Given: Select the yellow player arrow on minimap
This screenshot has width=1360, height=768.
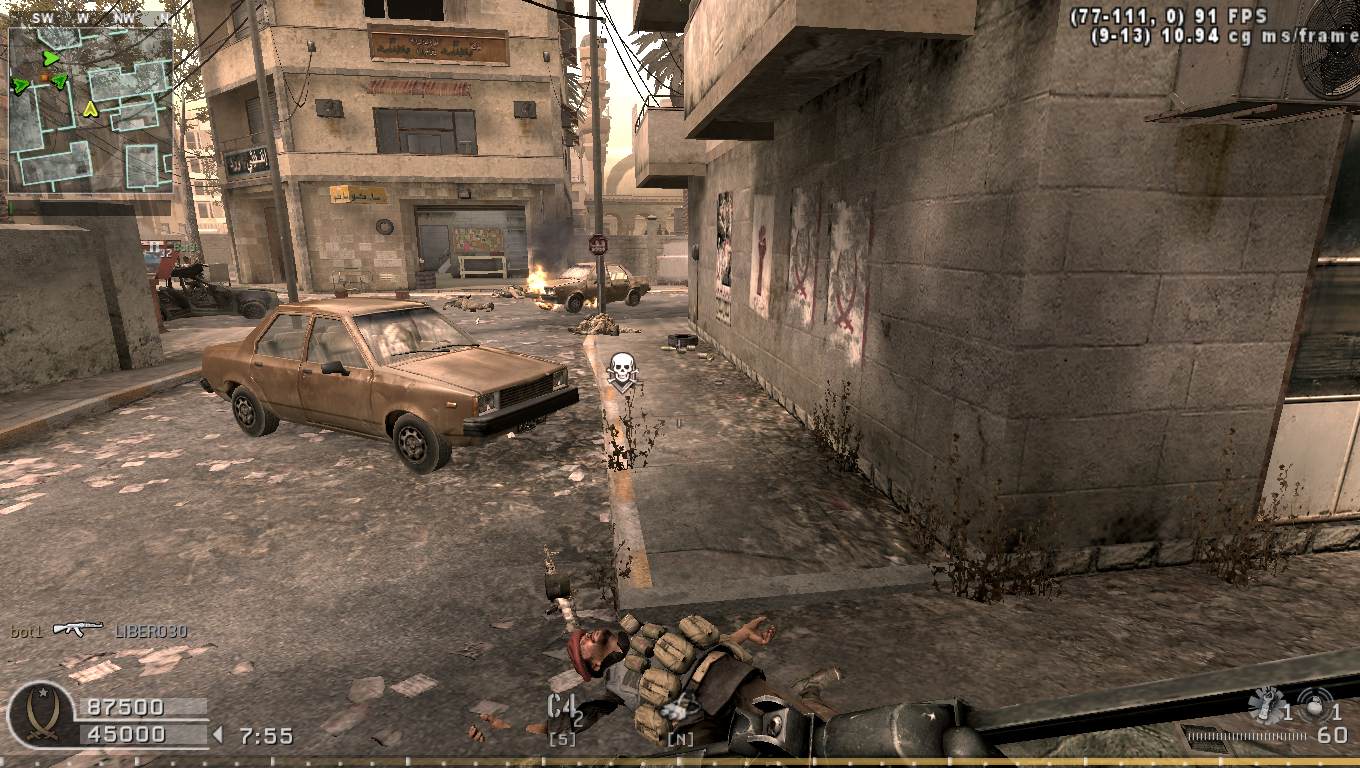Looking at the screenshot, I should click(x=90, y=108).
